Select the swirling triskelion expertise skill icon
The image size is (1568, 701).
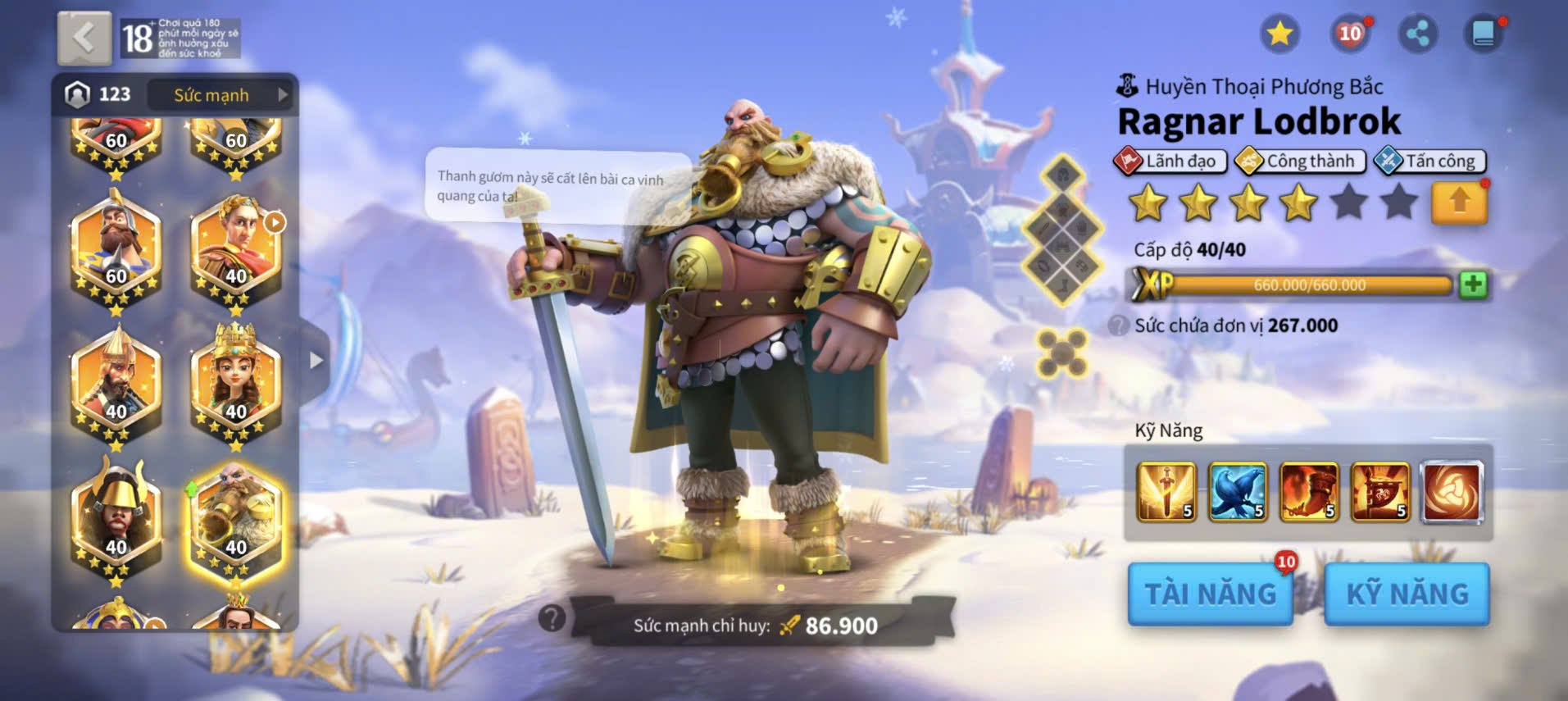[x=1452, y=492]
